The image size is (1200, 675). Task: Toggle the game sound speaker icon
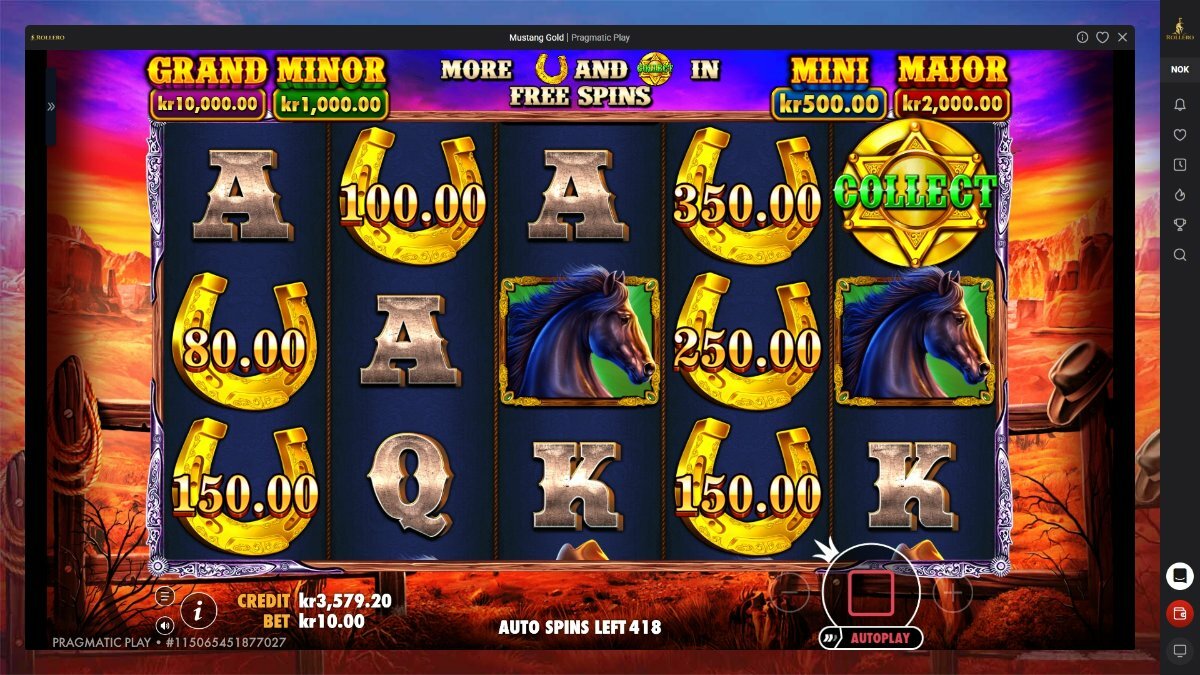(x=165, y=625)
